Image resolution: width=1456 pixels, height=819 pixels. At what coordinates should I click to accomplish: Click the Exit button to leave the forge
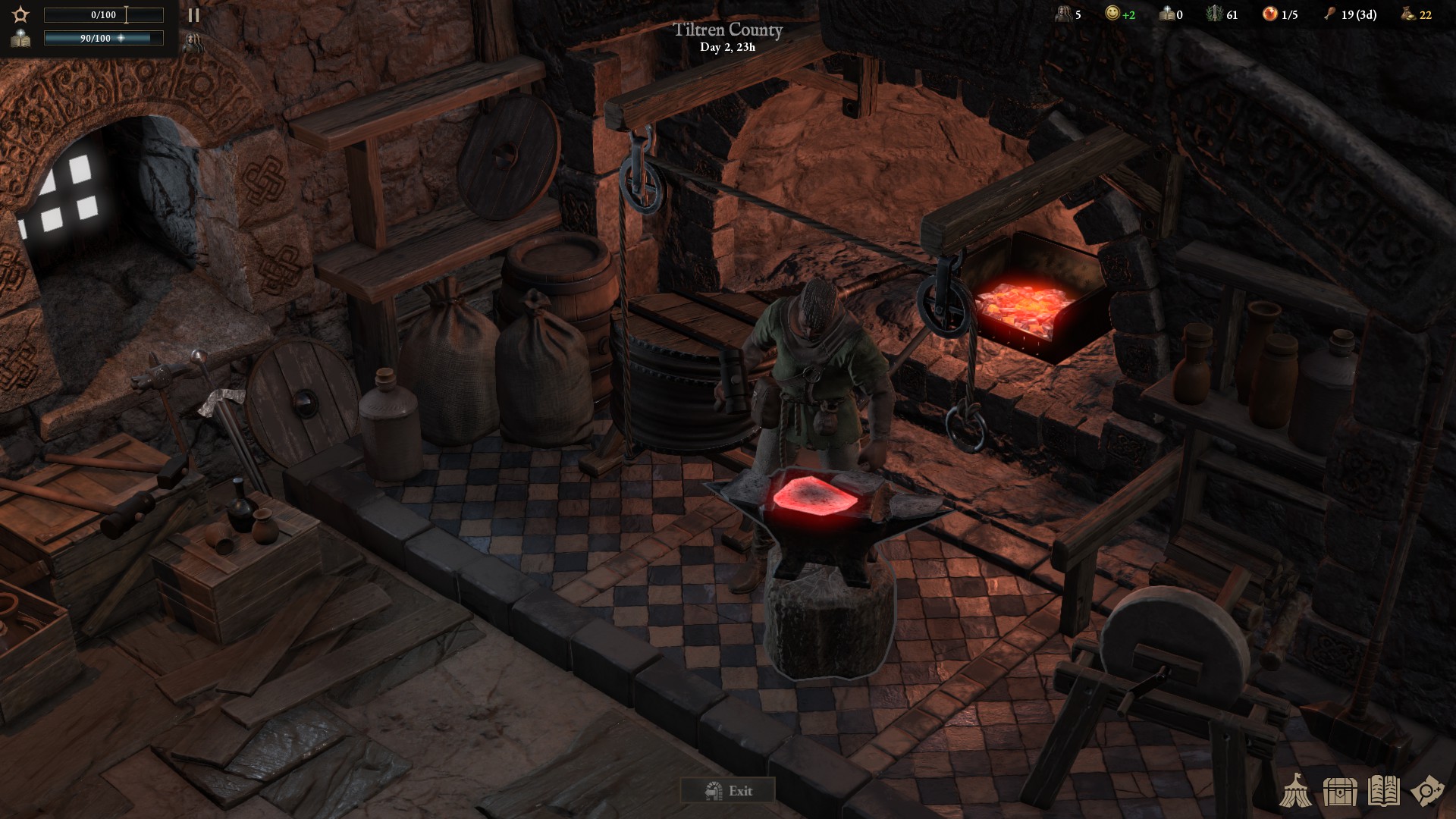point(727,791)
